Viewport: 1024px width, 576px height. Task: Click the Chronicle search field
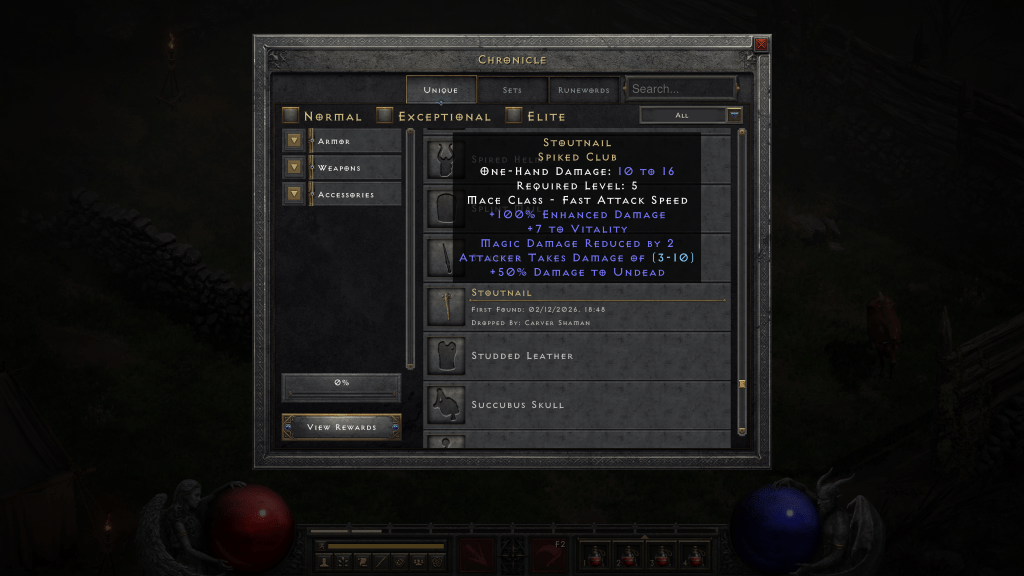click(681, 89)
